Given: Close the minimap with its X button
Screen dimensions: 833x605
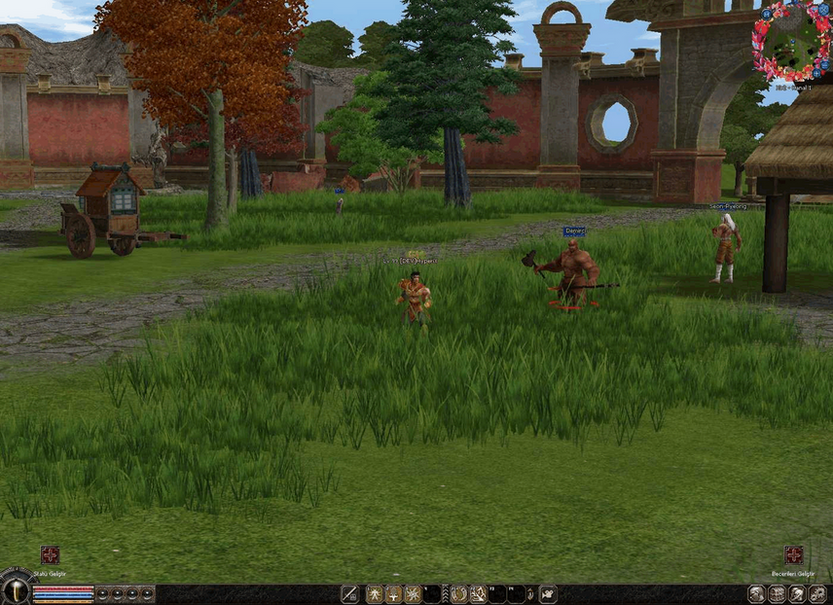Looking at the screenshot, I should click(824, 9).
